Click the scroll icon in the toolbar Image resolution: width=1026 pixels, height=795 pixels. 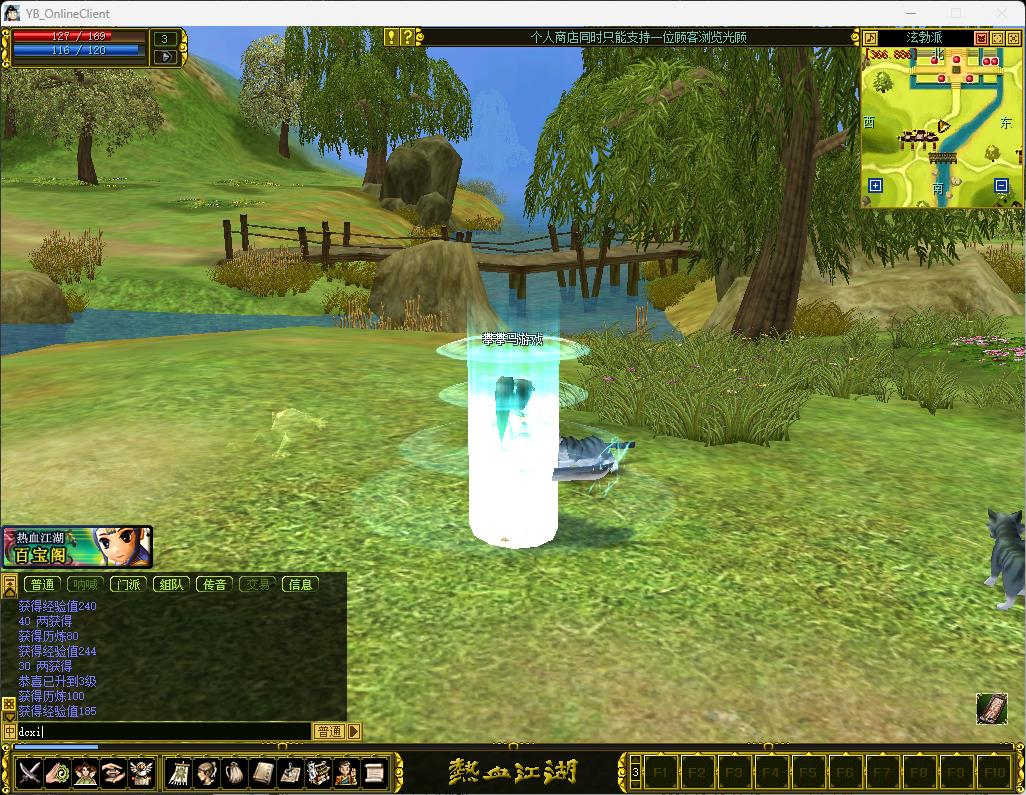point(374,772)
